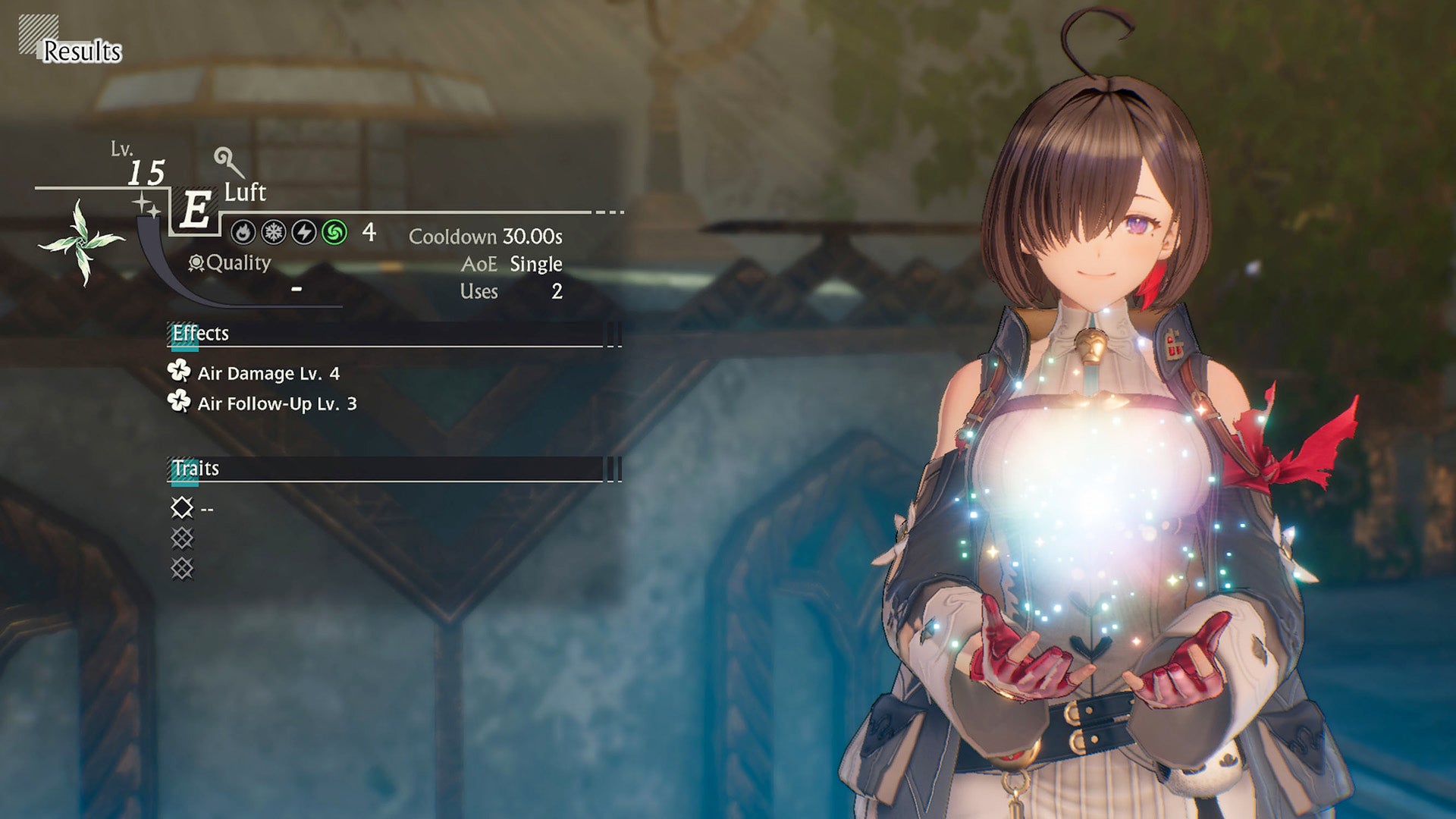Screen dimensions: 1456x819
Task: Select the lightning element icon
Action: pos(303,232)
